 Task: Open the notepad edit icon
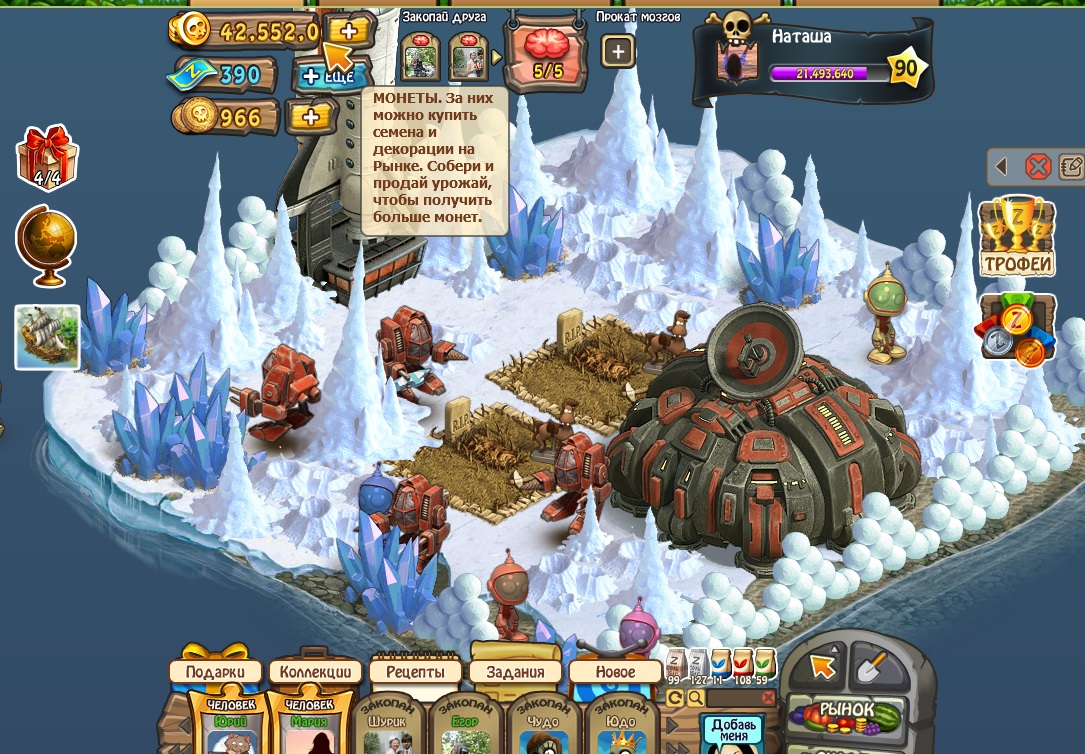(1071, 166)
